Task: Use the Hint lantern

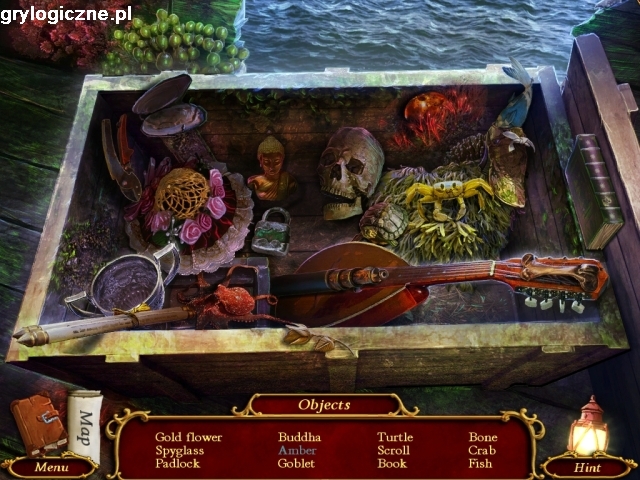Action: [588, 432]
